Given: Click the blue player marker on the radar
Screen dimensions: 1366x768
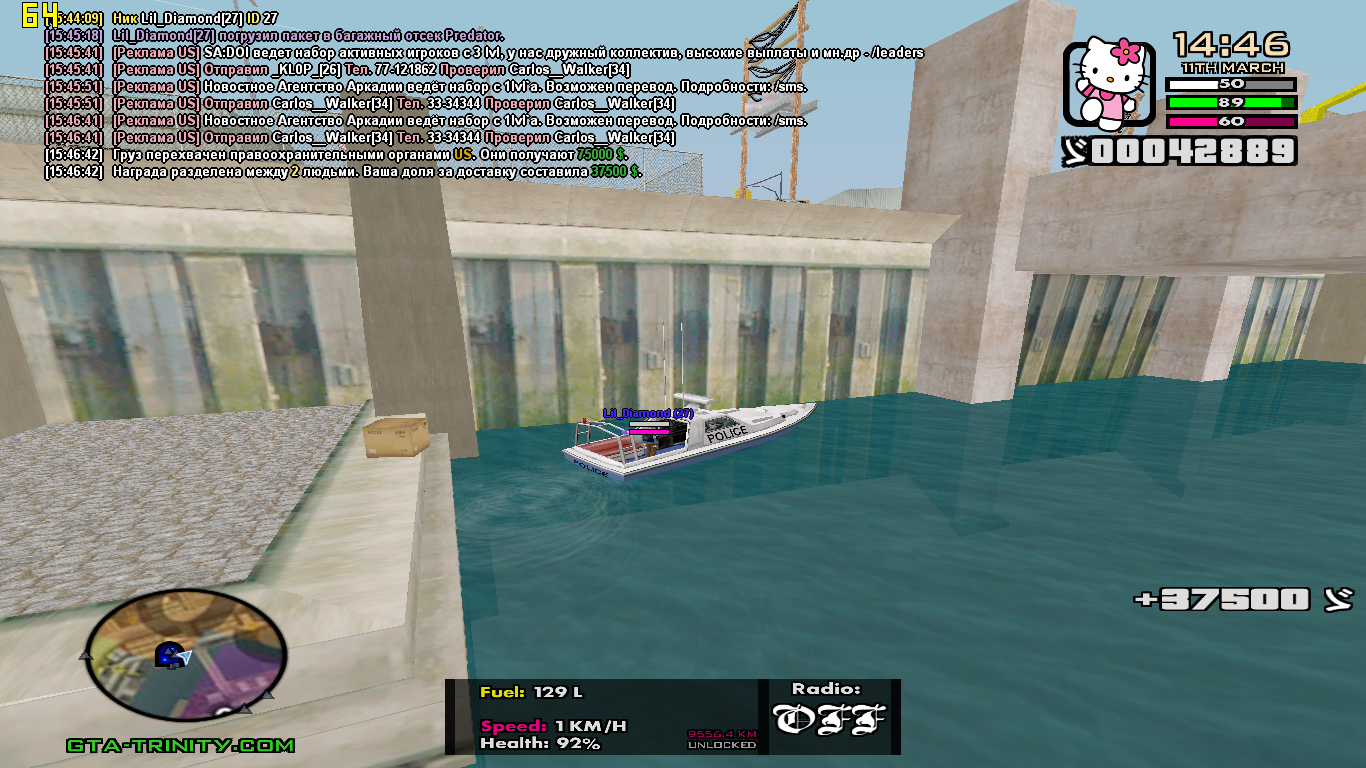Looking at the screenshot, I should [x=168, y=655].
